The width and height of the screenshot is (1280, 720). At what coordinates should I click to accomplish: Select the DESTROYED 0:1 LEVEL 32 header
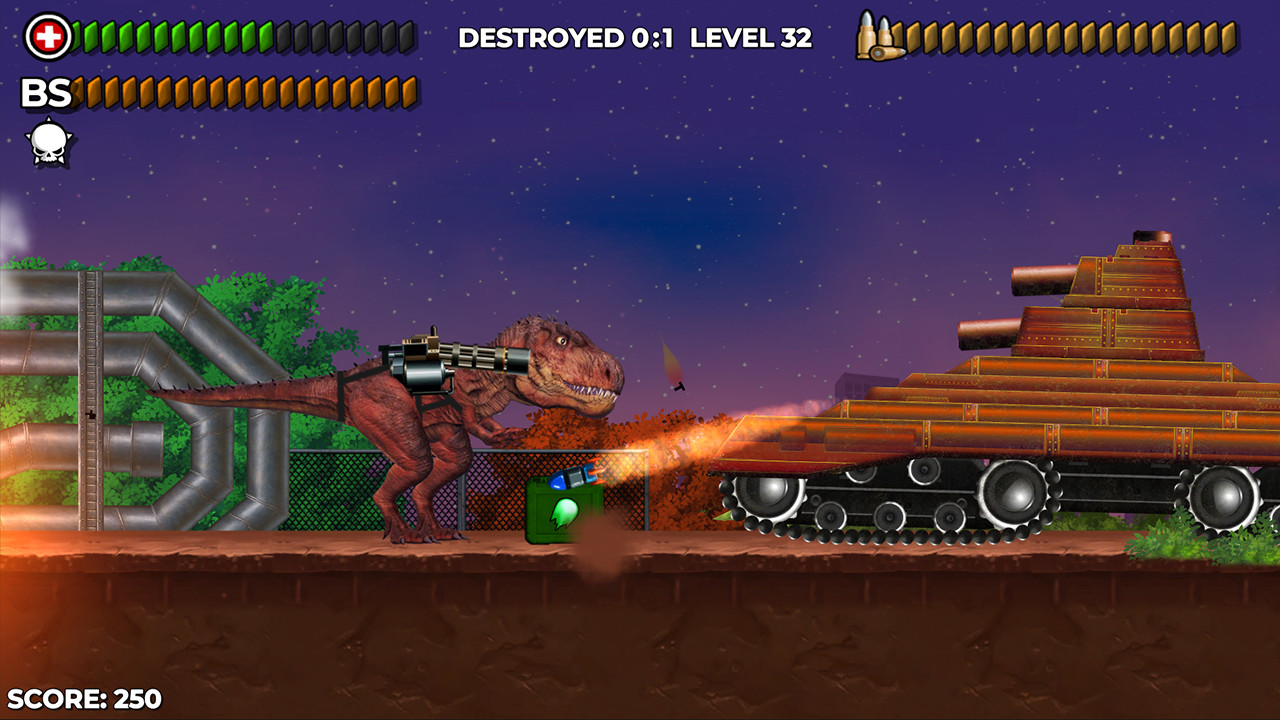click(635, 37)
